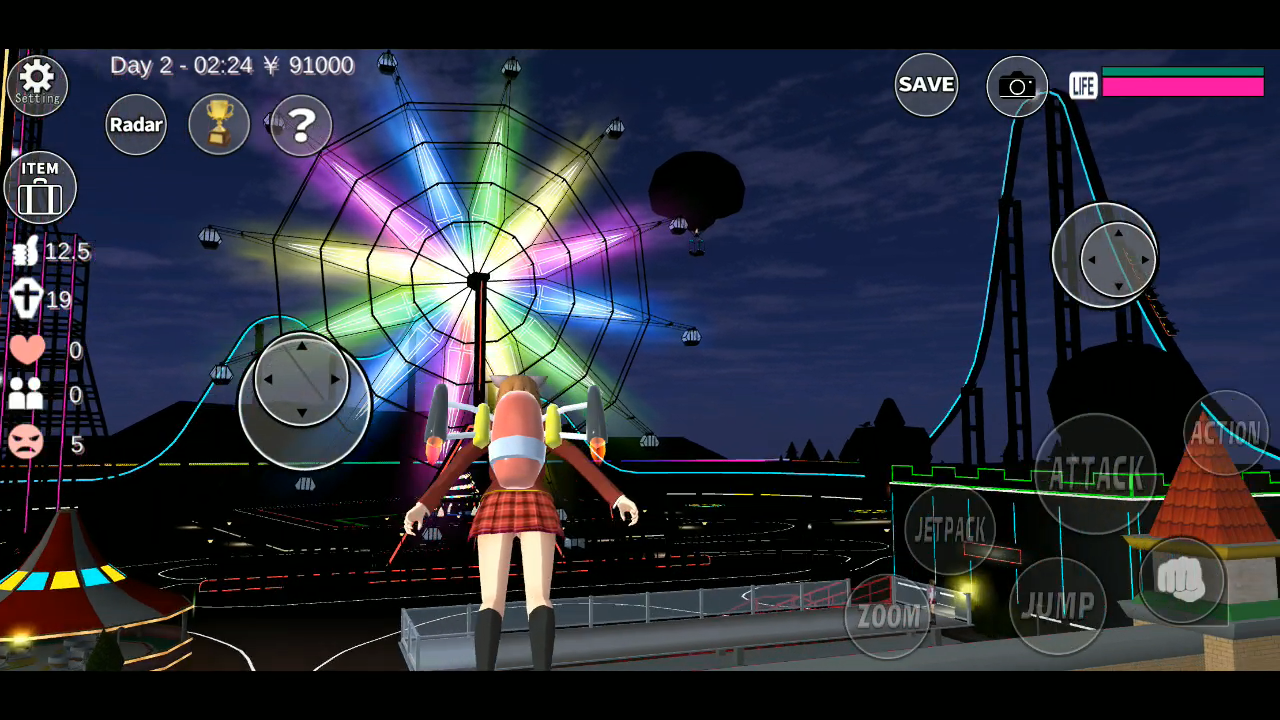This screenshot has height=720, width=1280.
Task: Take a screenshot with the camera icon
Action: point(1016,85)
